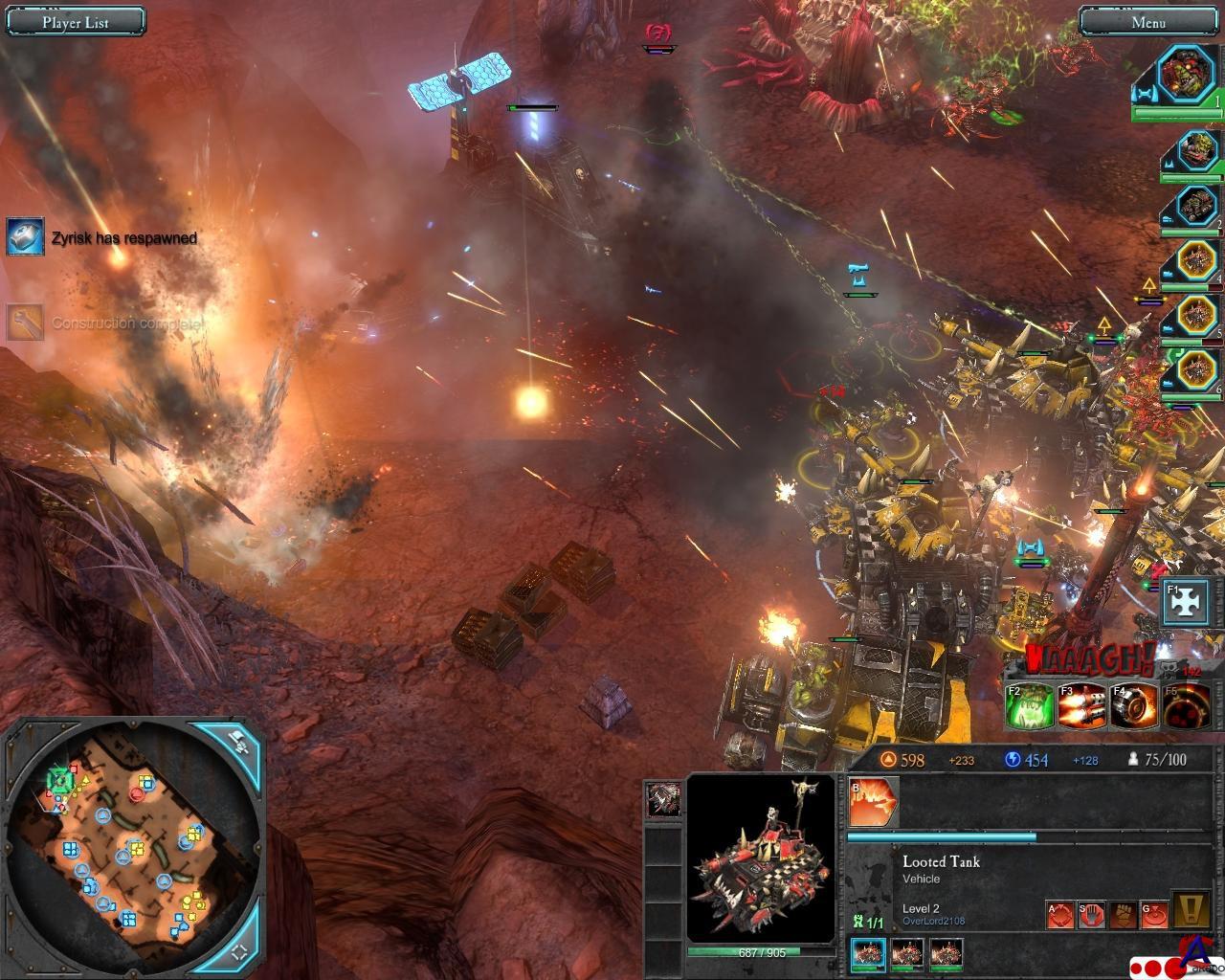Click the Attack Move command button

pyautogui.click(x=1059, y=916)
